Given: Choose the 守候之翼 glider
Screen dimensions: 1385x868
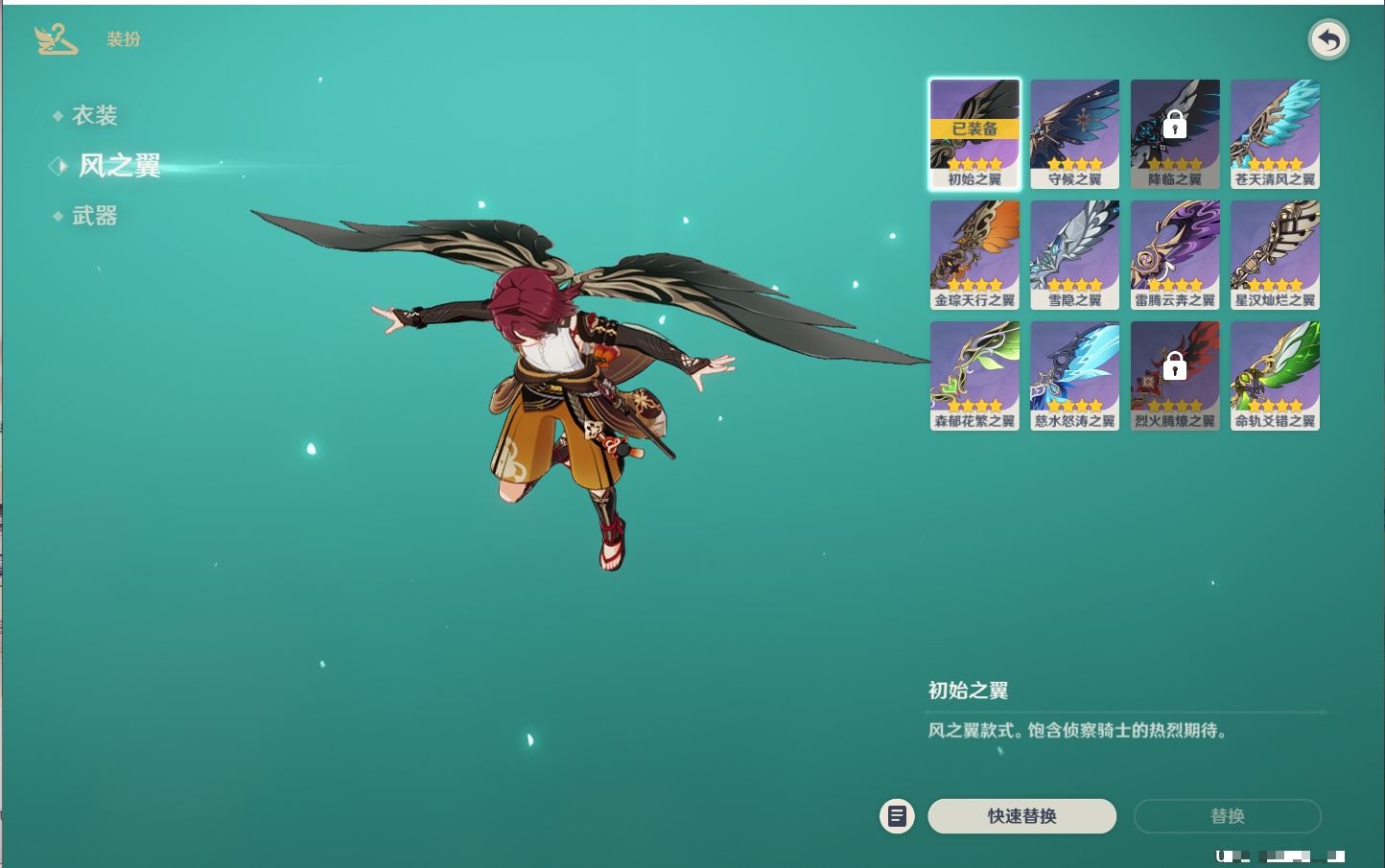Looking at the screenshot, I should coord(1074,133).
